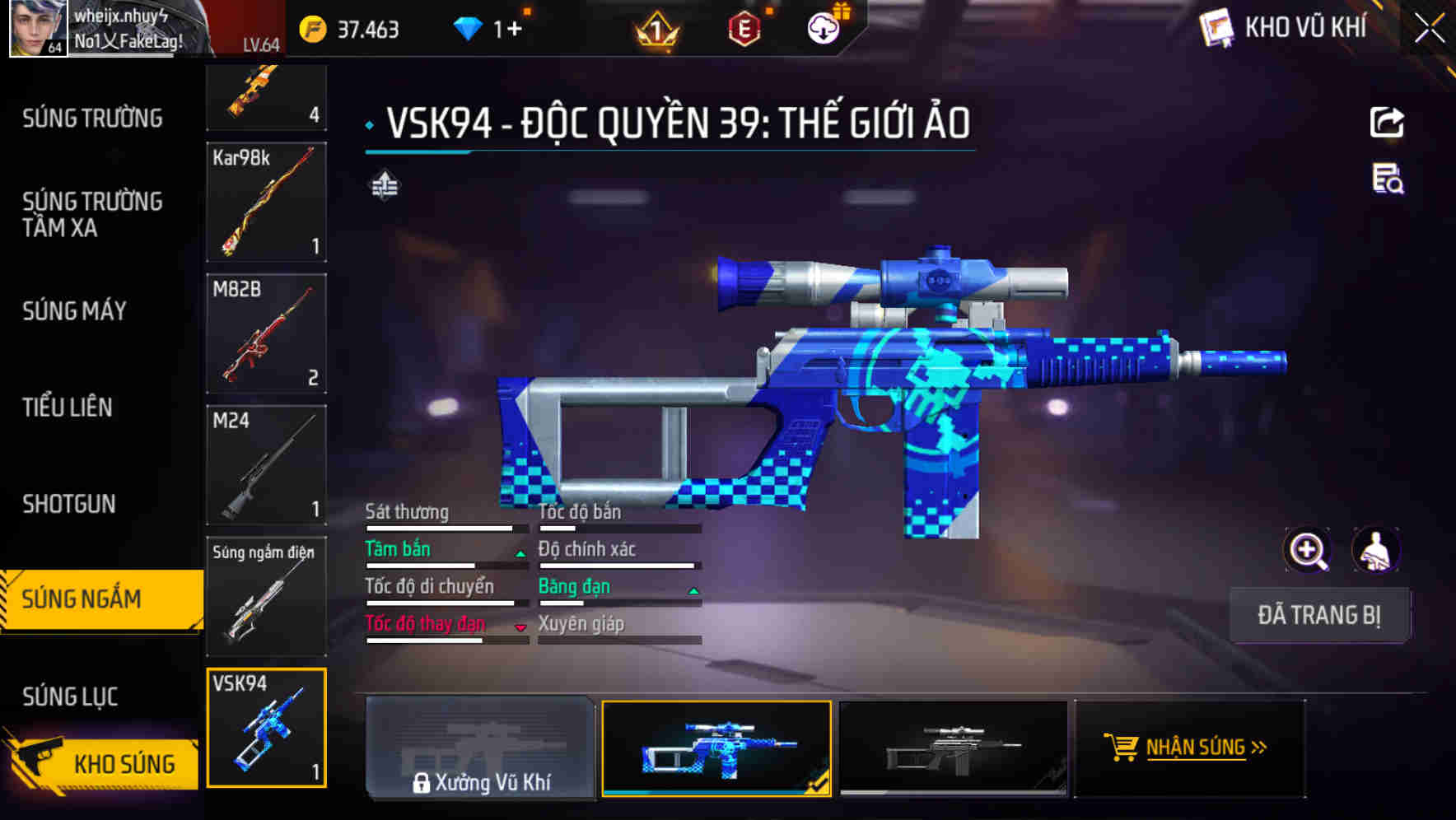
Task: Preview the VSK94 on your character
Action: [x=1377, y=550]
